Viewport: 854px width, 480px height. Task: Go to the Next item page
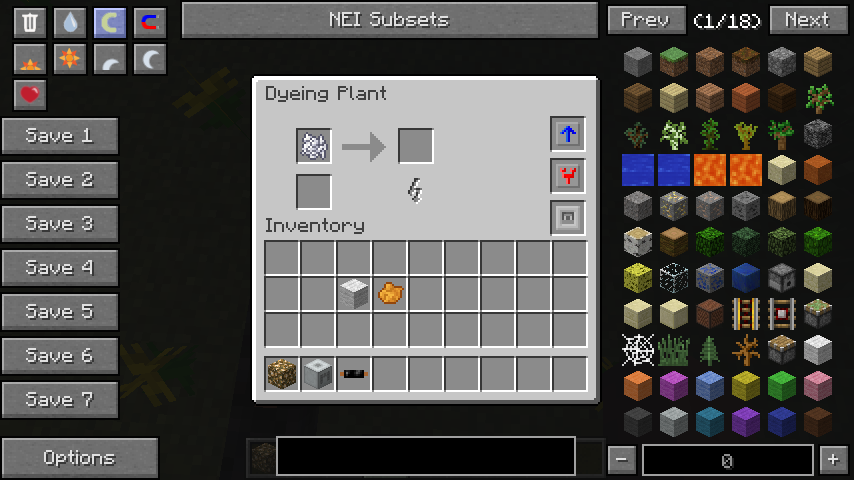pos(806,20)
